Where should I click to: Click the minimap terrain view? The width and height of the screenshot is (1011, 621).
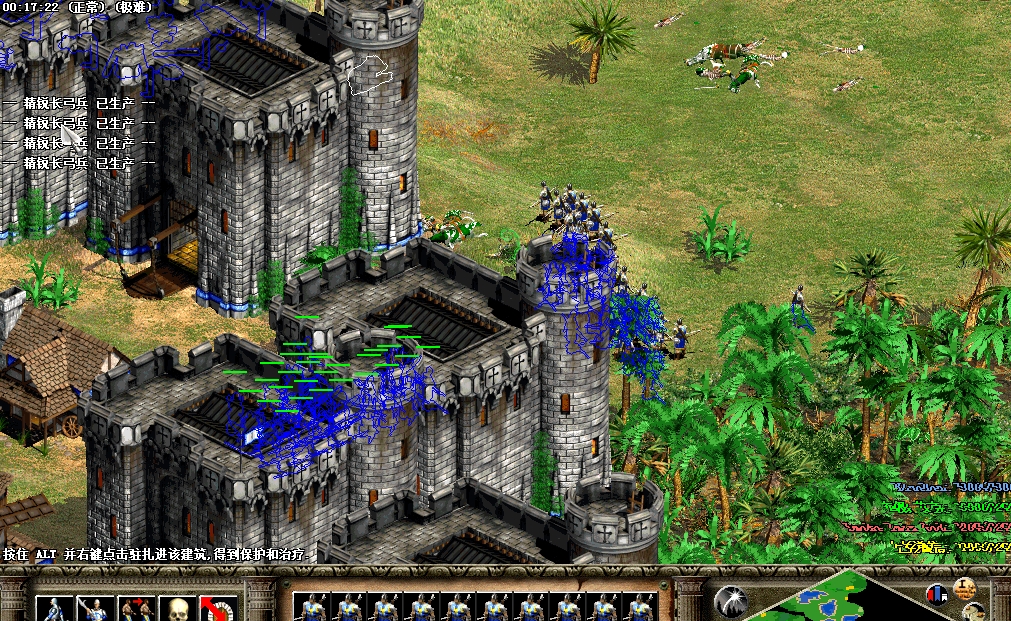pyautogui.click(x=830, y=600)
